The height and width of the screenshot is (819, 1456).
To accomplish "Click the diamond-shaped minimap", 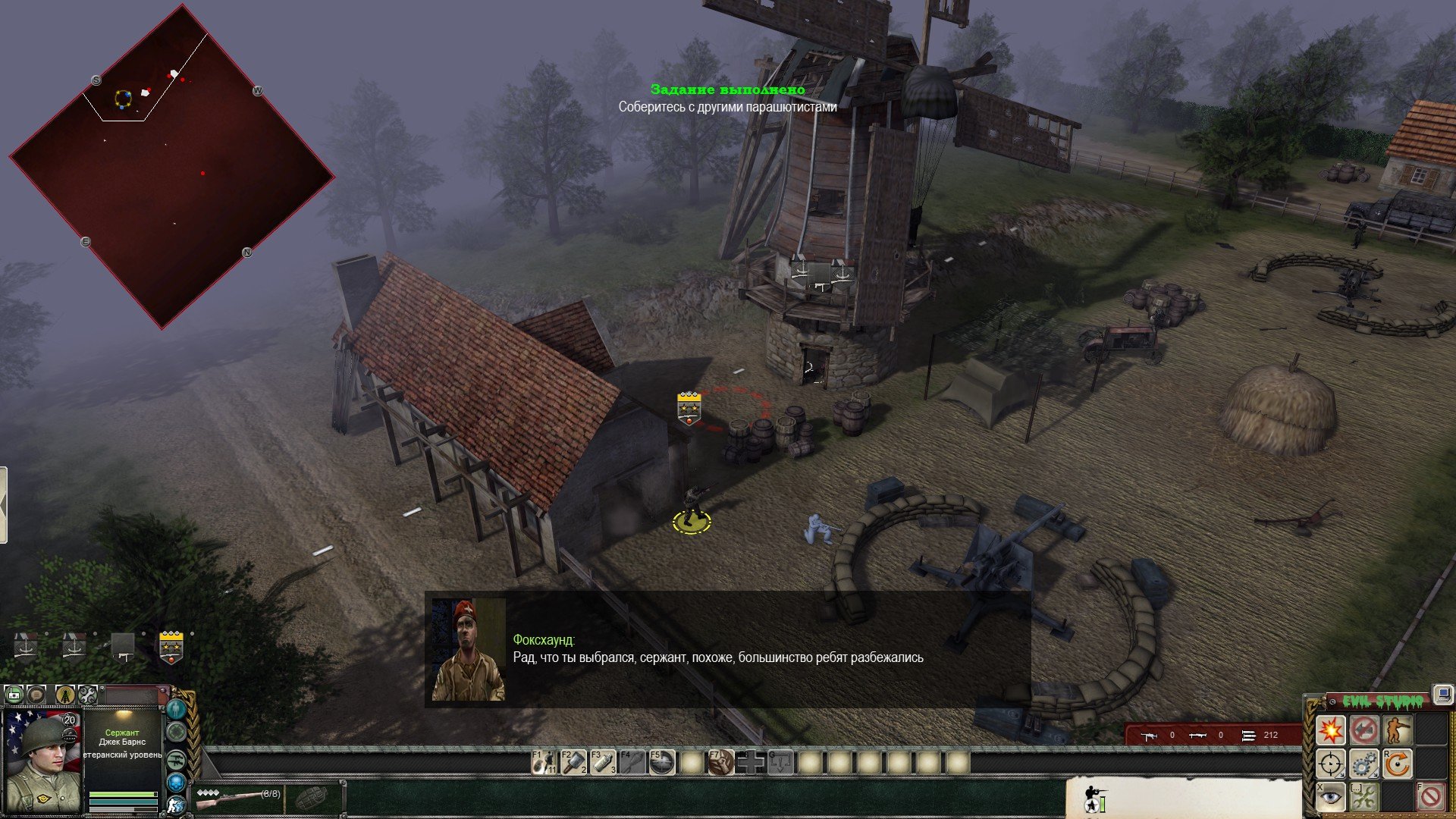I will point(171,167).
